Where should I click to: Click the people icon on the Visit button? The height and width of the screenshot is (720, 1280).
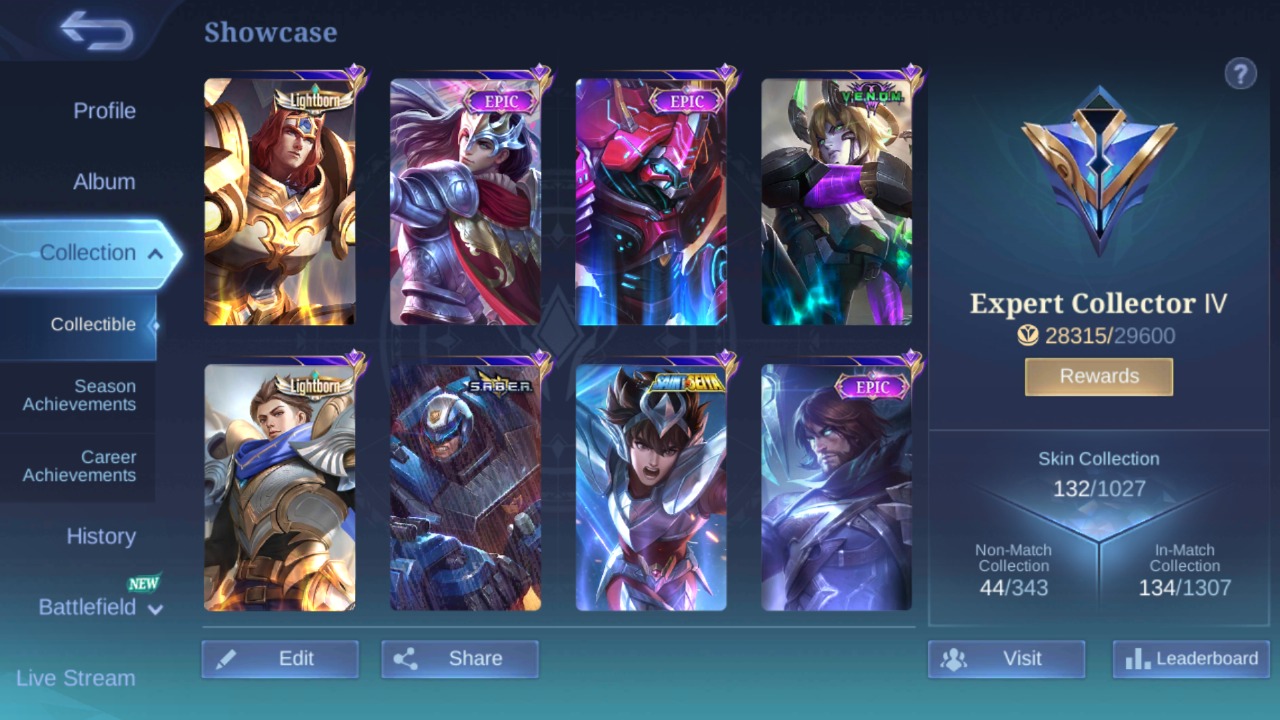(953, 658)
